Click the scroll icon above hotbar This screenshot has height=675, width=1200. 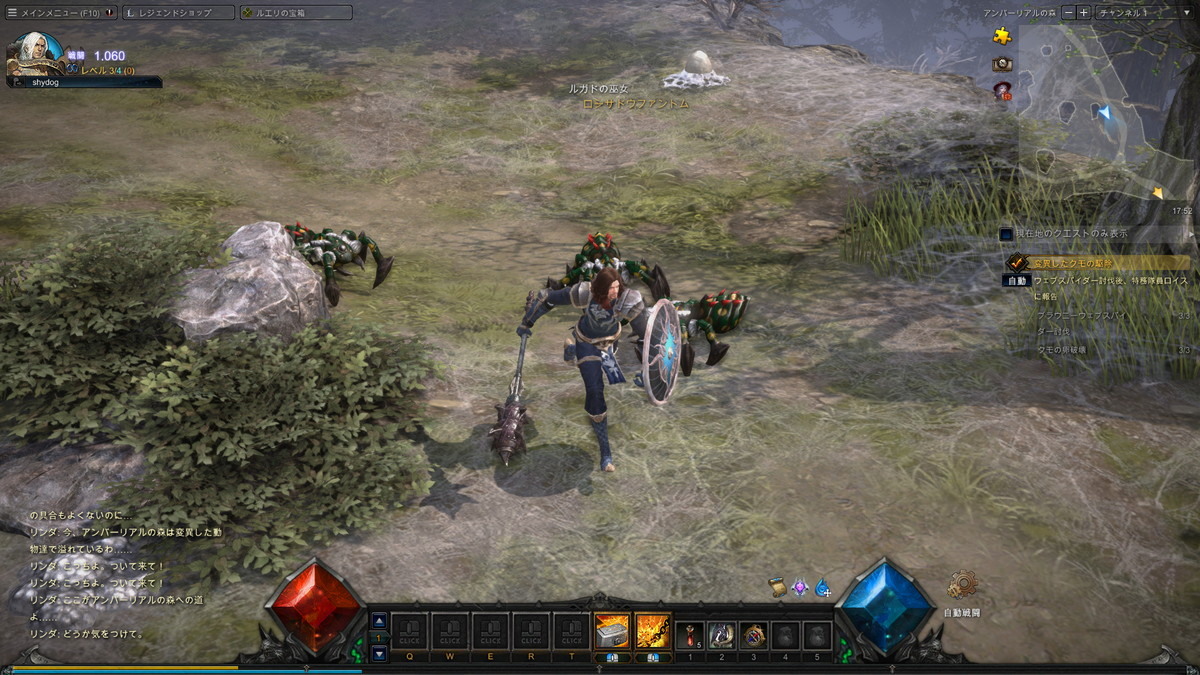pos(777,587)
